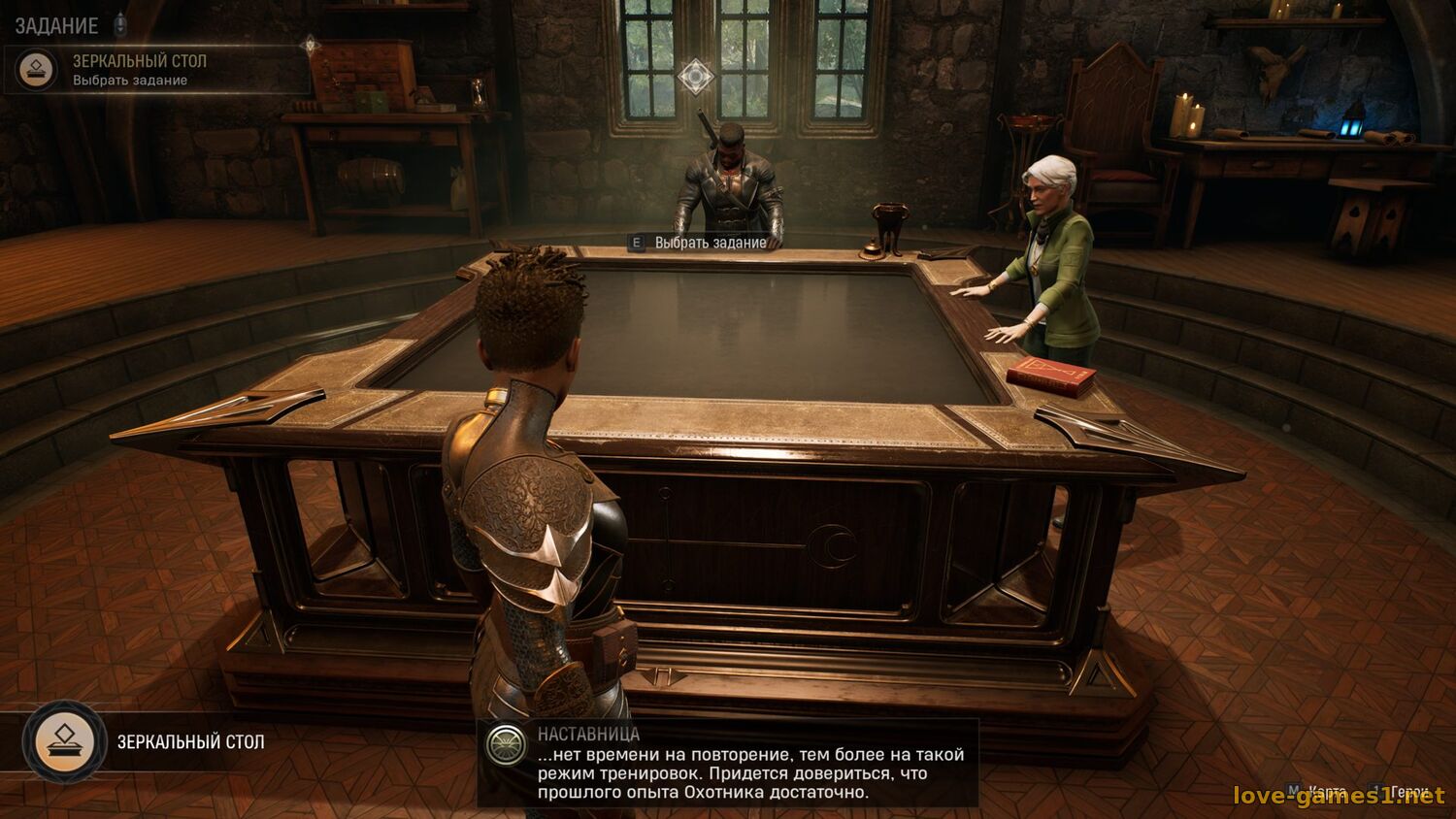Image resolution: width=1456 pixels, height=819 pixels.
Task: Open the Зеркальный стол quest tracker entry
Action: (139, 69)
